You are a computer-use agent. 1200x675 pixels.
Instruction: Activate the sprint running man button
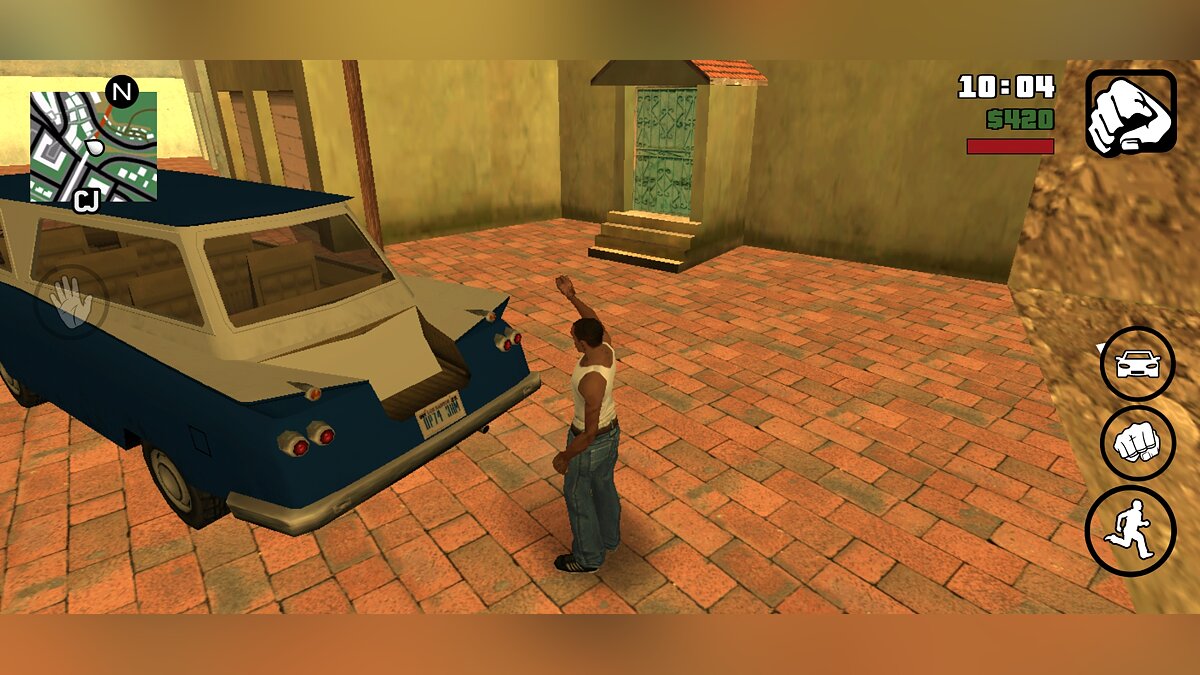1130,531
